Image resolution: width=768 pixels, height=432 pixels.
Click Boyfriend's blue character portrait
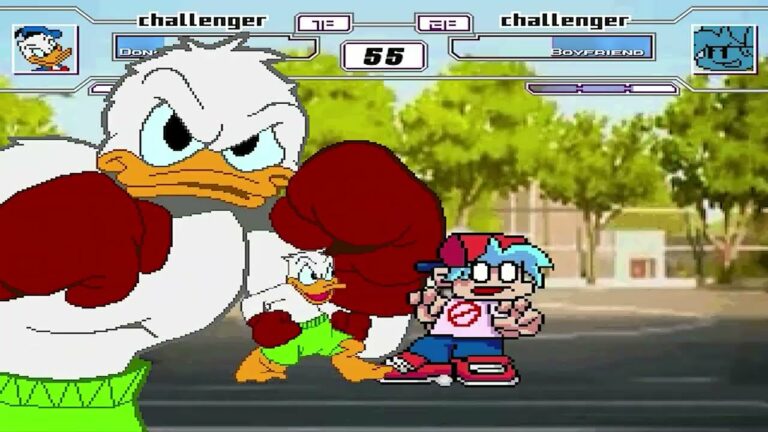(723, 49)
